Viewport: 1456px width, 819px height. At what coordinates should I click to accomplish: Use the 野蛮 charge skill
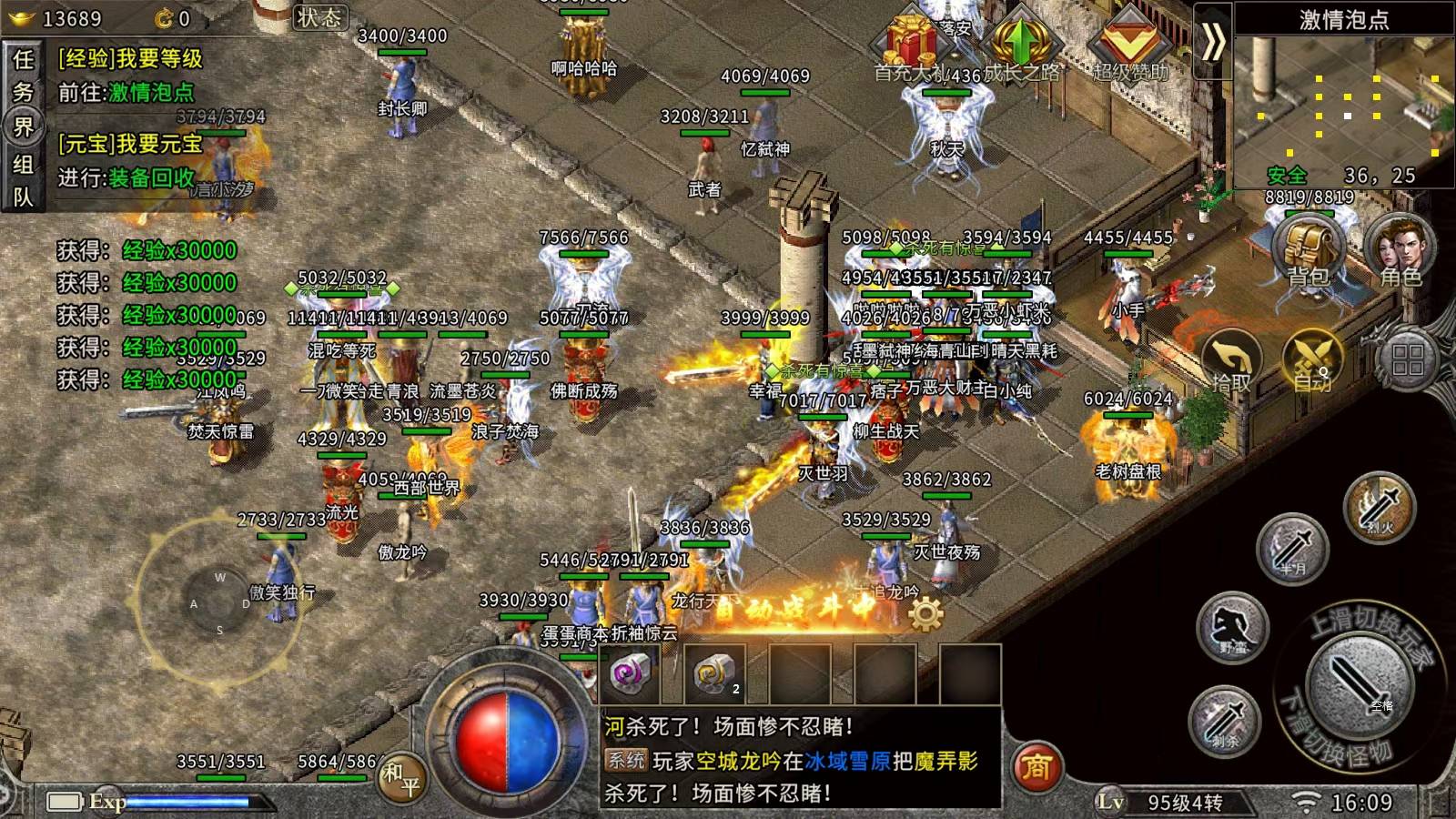[1233, 627]
